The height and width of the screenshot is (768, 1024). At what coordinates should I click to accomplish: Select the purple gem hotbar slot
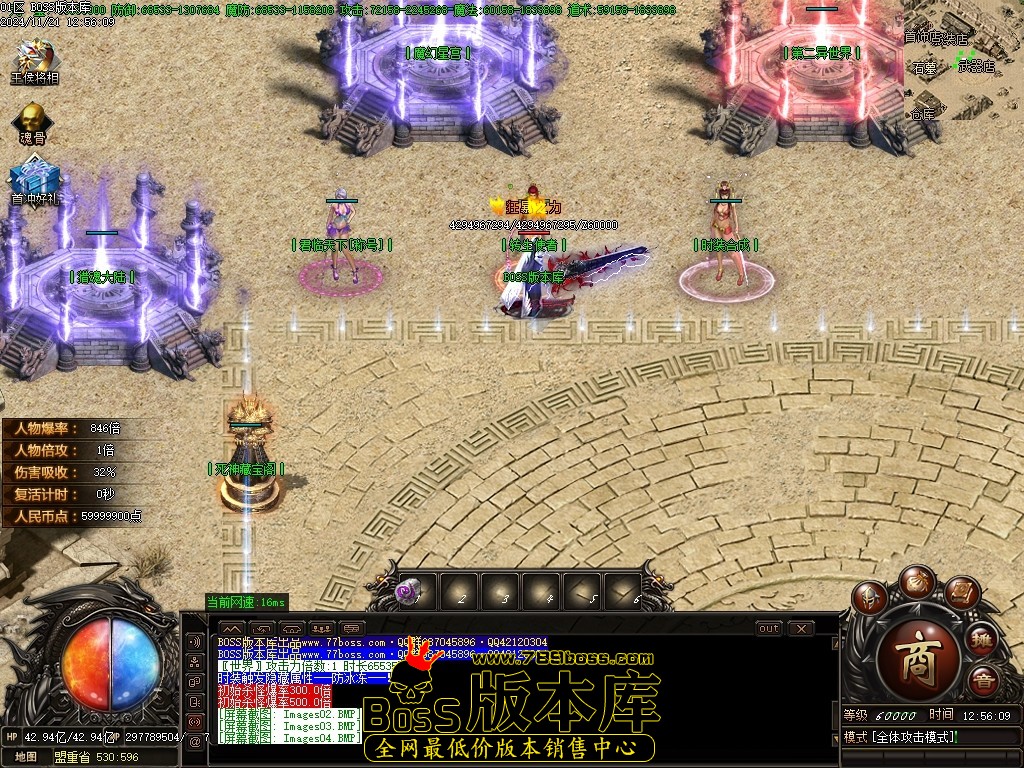coord(409,592)
